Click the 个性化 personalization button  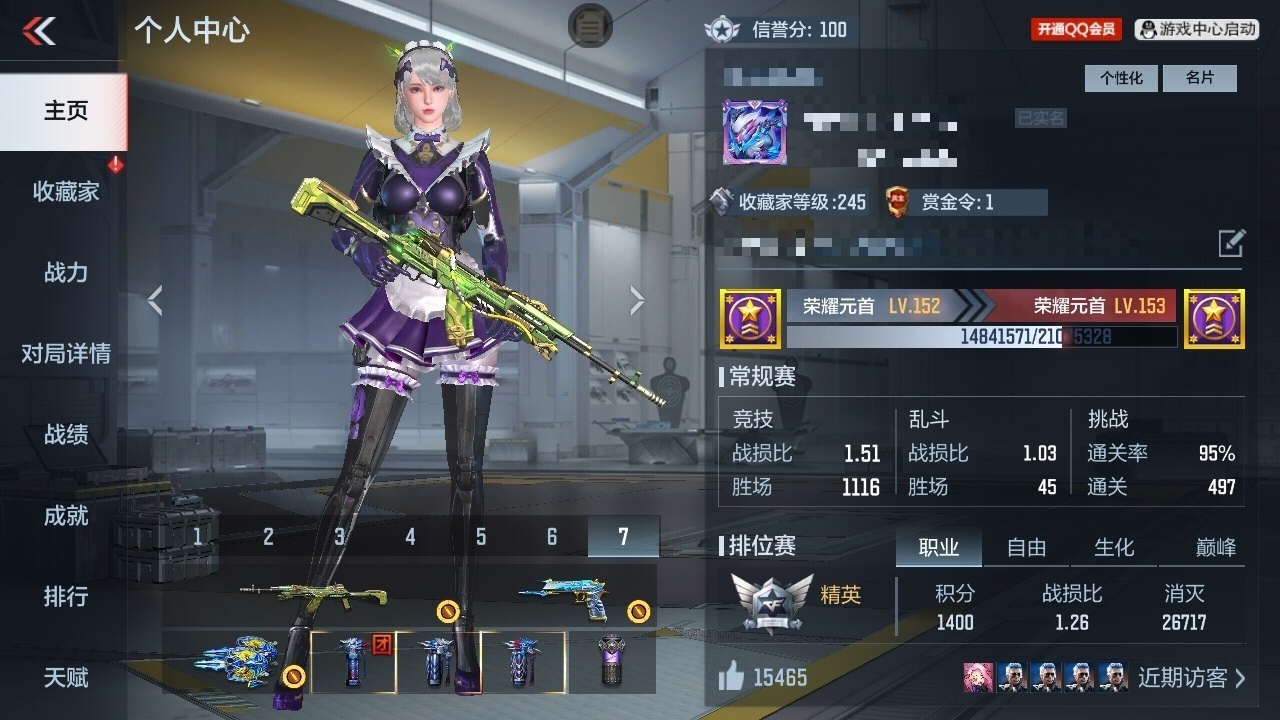[1120, 78]
